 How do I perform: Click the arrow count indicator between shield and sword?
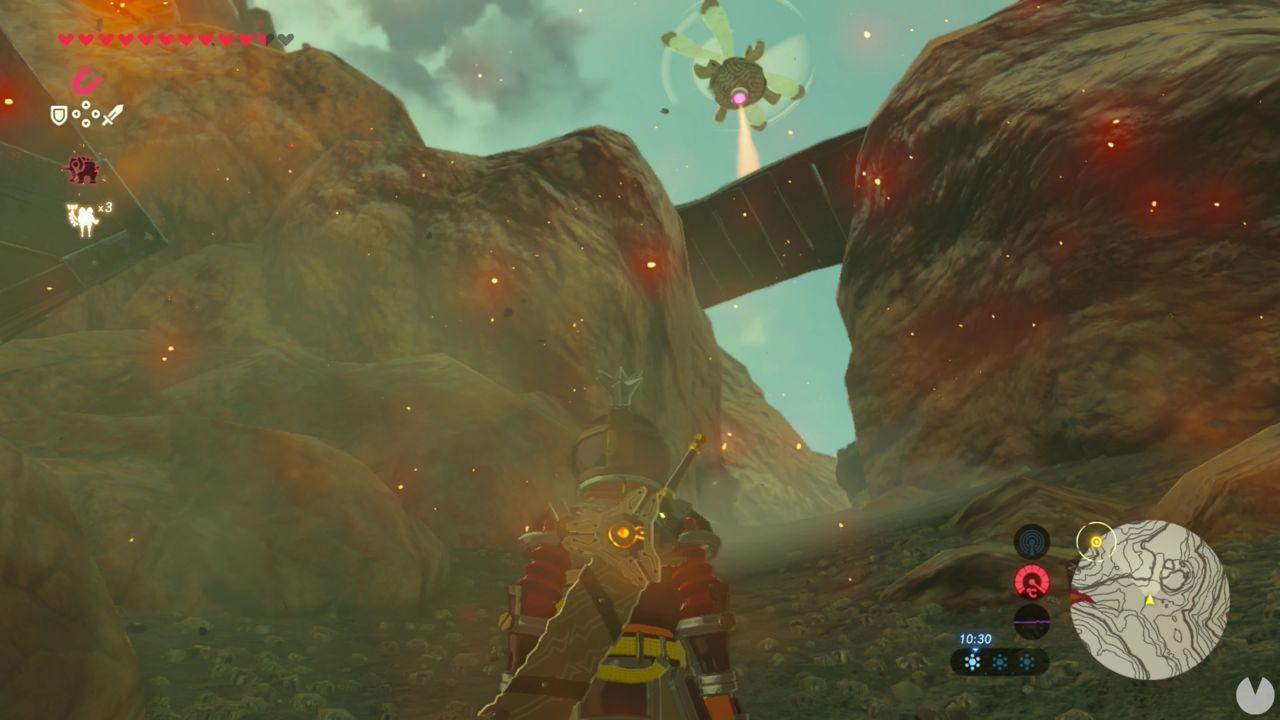coord(85,114)
